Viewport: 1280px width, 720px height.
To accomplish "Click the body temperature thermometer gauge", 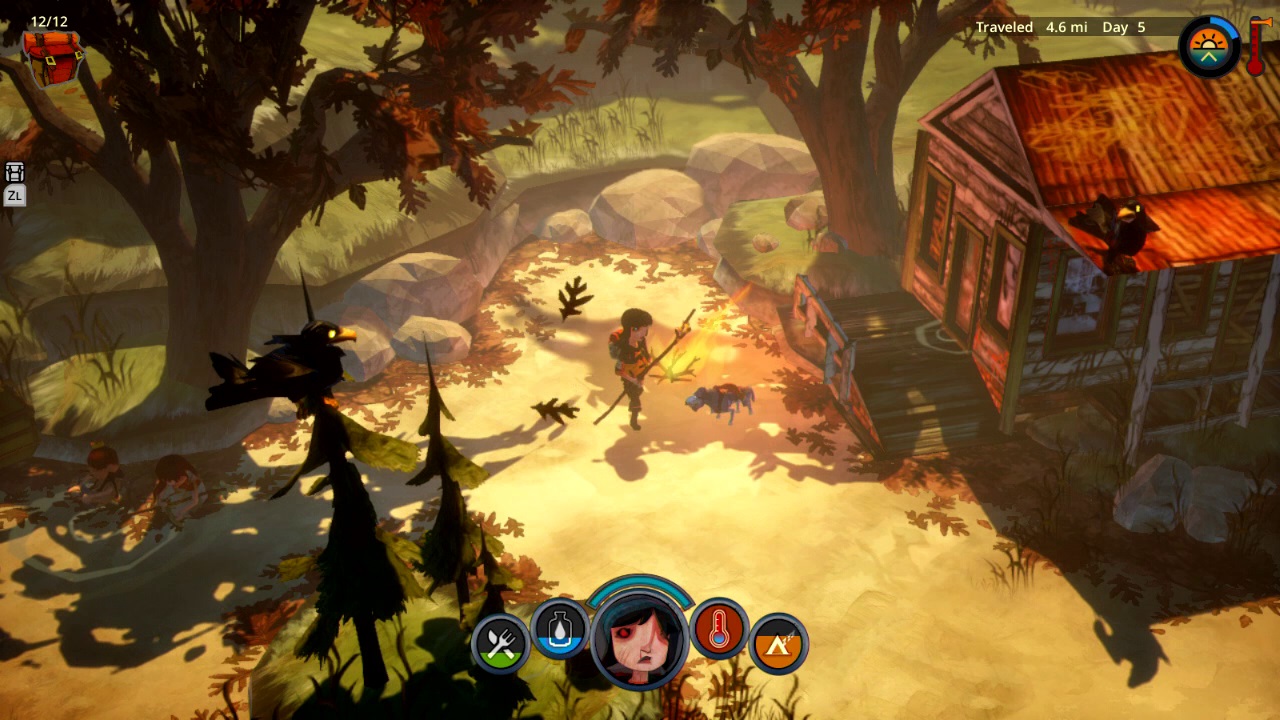I will pos(720,630).
